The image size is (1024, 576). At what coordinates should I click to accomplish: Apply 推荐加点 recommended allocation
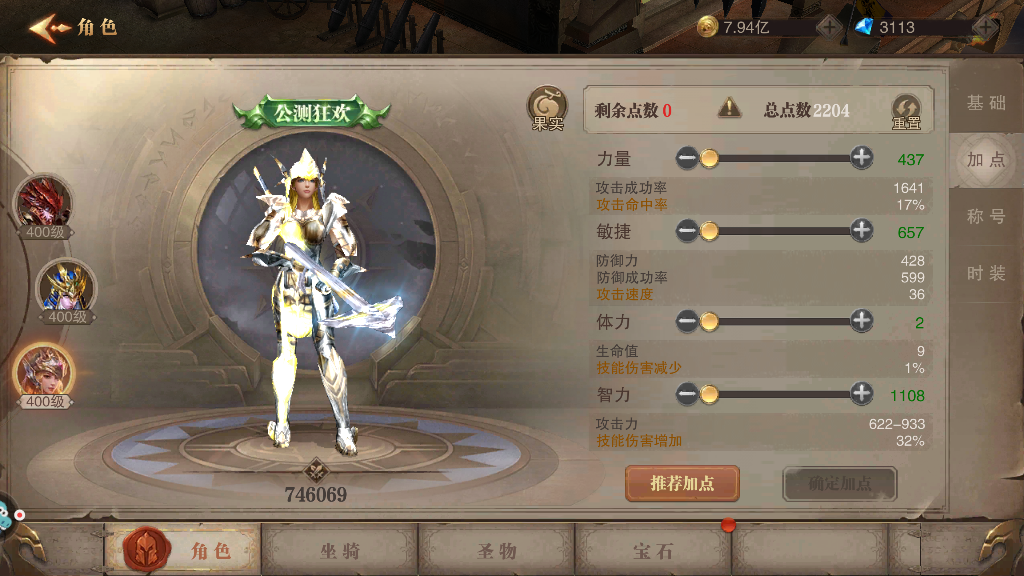[683, 484]
